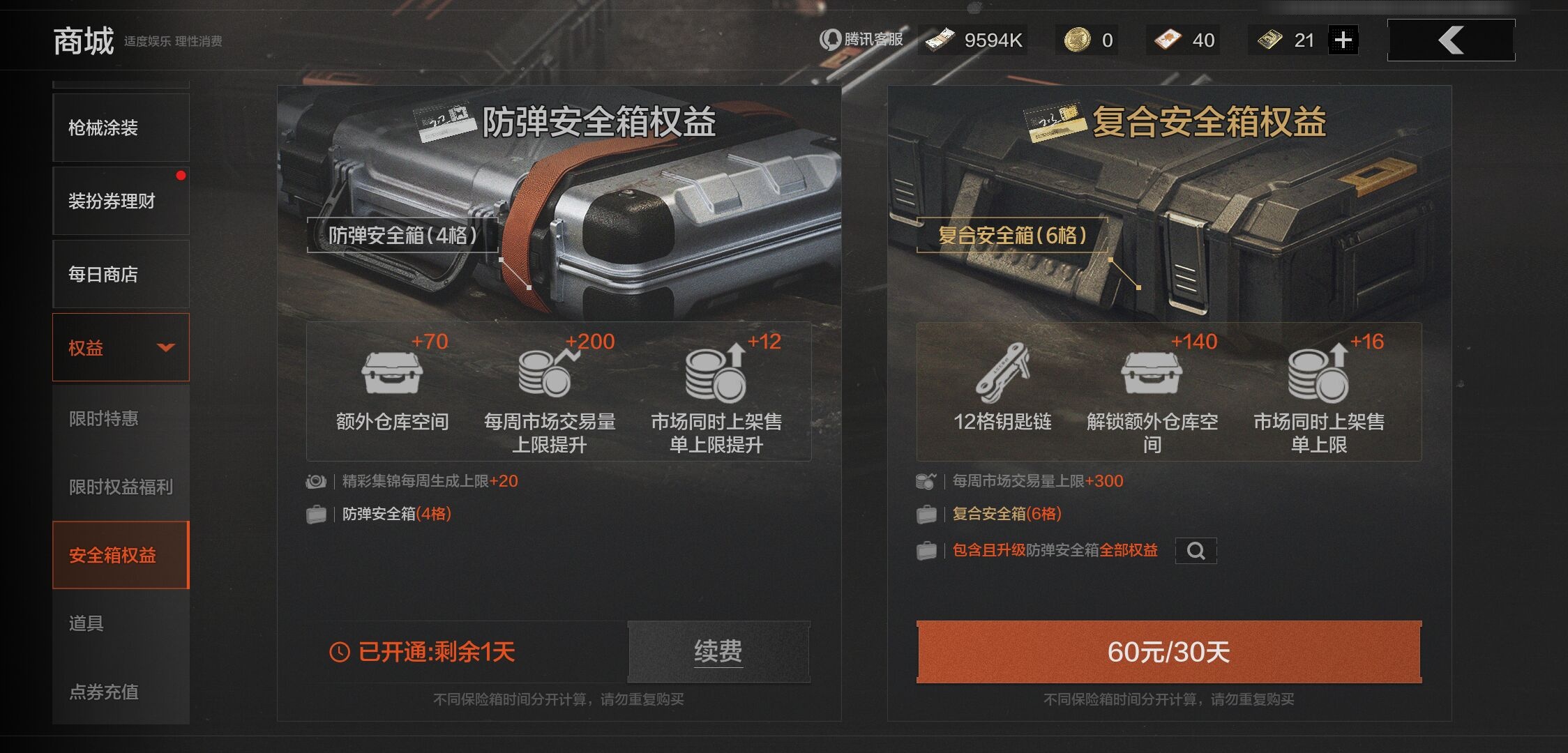Click the cash currency icon showing 9594K
1568x753 pixels.
point(942,40)
